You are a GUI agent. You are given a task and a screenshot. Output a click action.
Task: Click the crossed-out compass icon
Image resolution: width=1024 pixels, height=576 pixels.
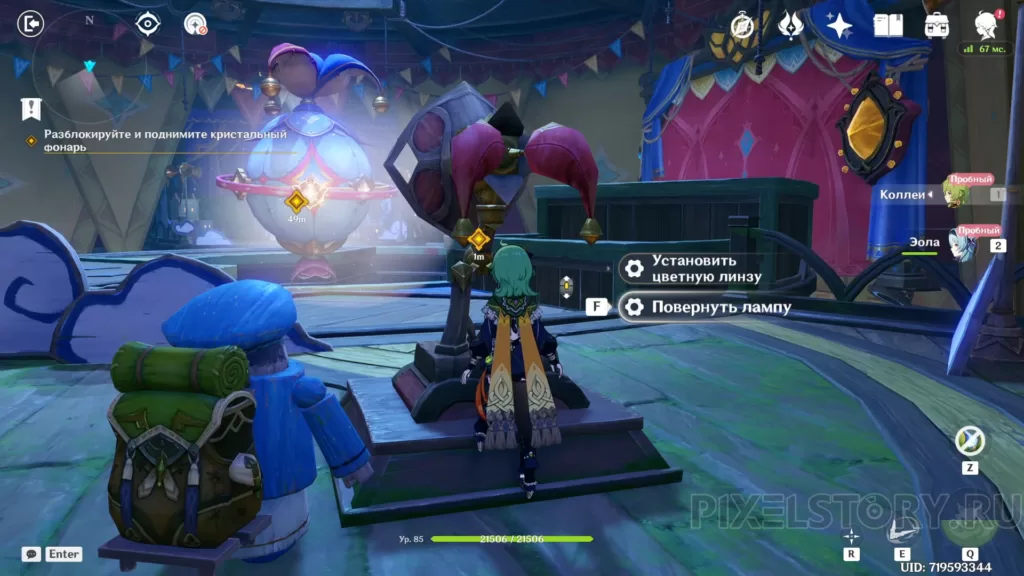[743, 25]
